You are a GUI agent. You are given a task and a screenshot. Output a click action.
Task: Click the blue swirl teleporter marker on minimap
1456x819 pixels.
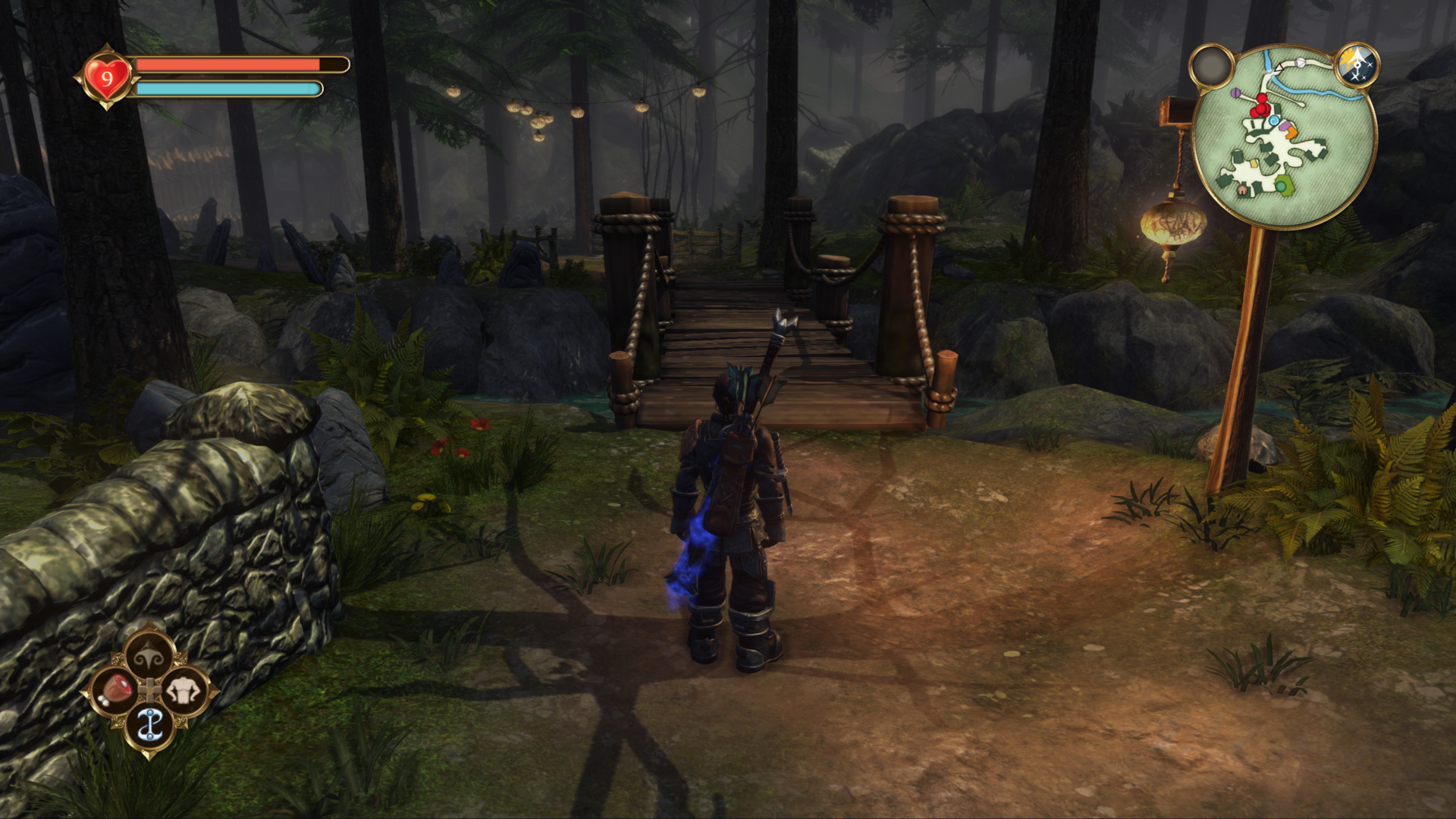(1274, 121)
